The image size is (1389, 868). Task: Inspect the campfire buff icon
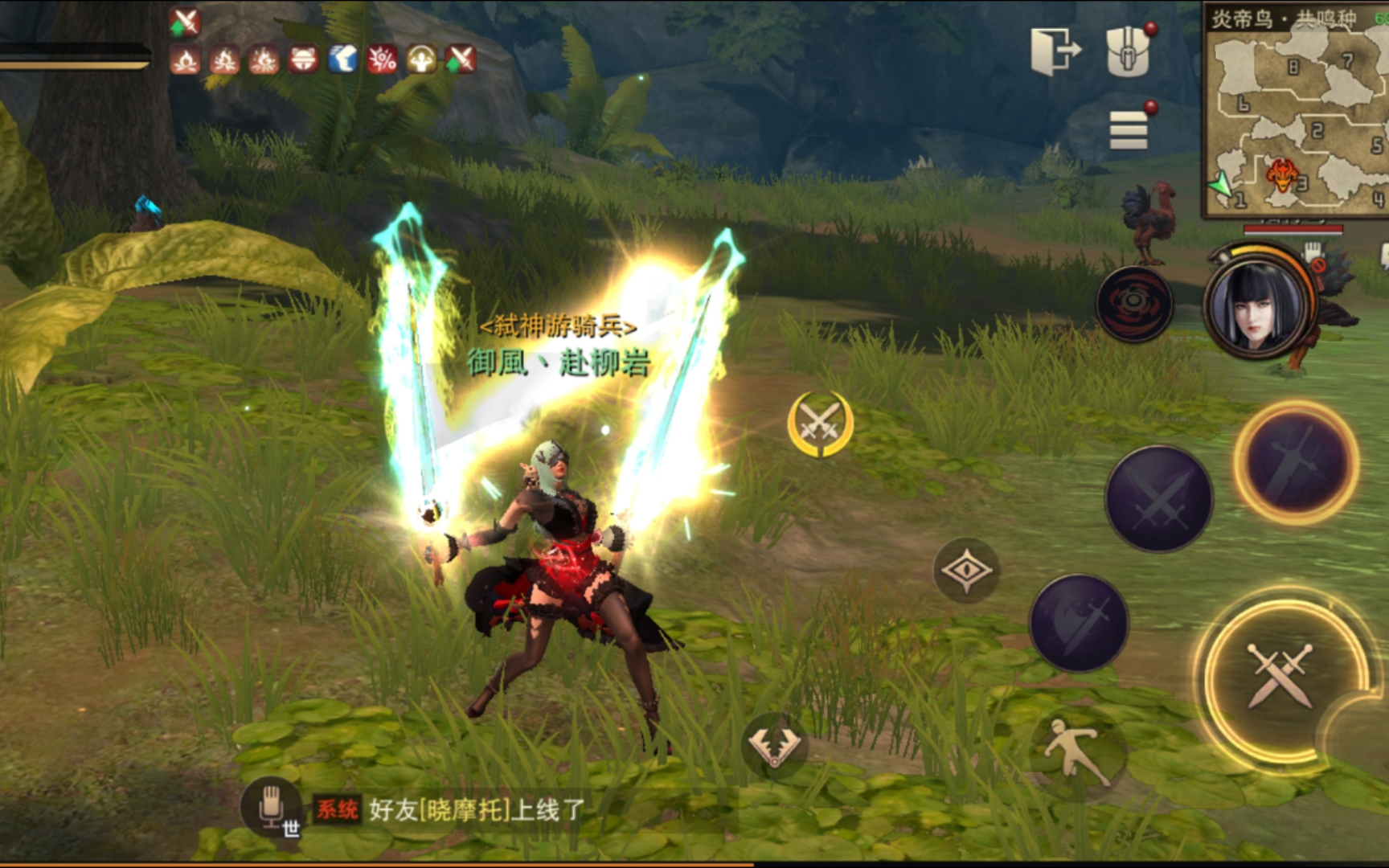coord(186,59)
